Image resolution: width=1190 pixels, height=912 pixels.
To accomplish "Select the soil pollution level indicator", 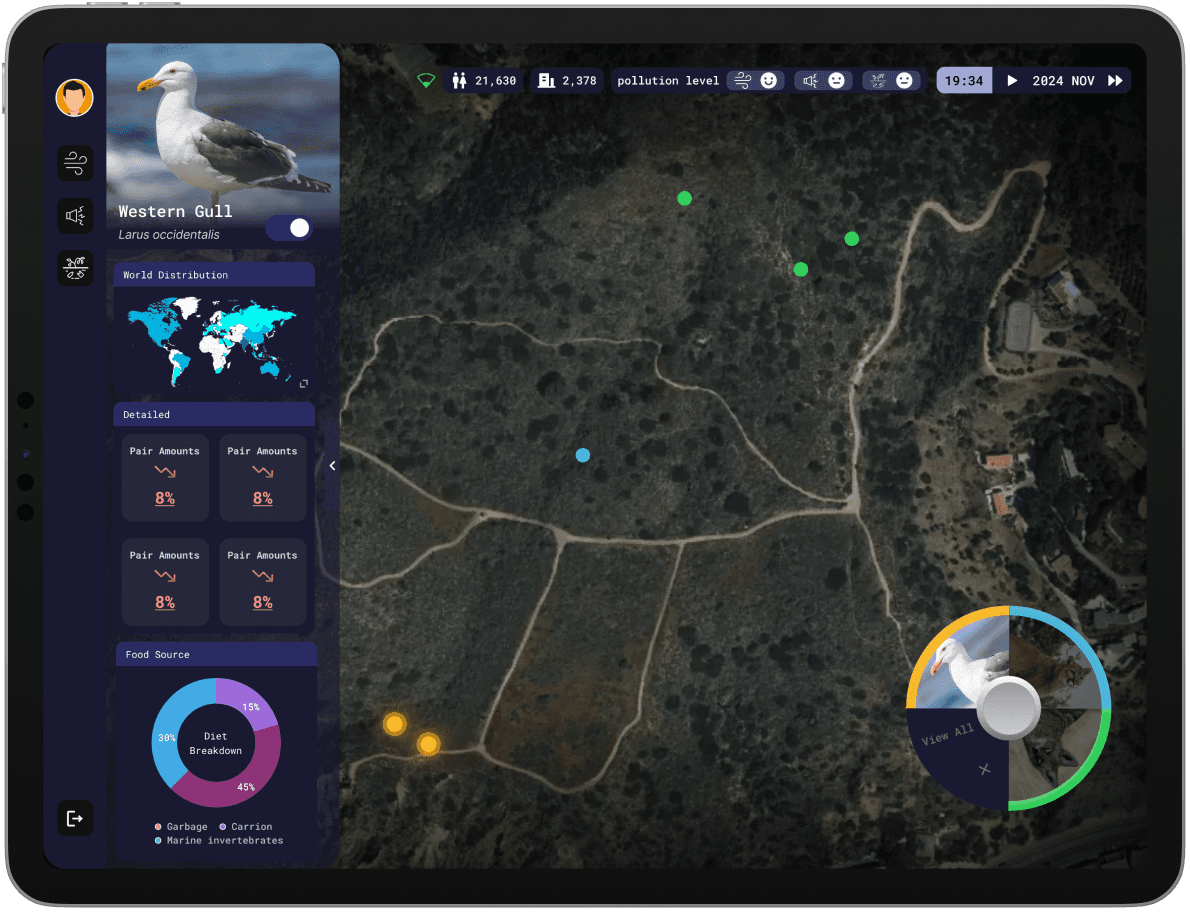I will [889, 81].
